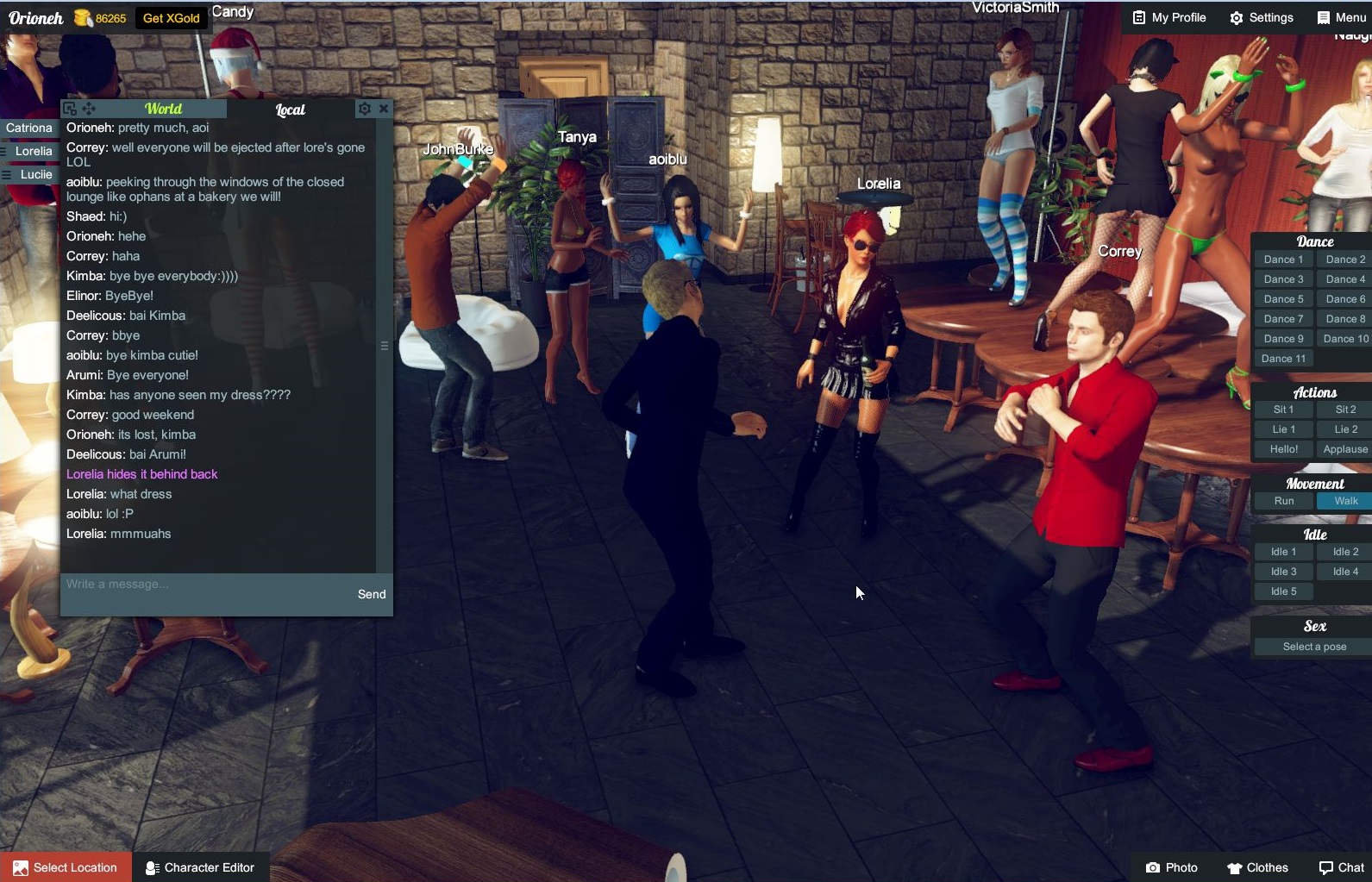
Task: Close the chat window
Action: click(384, 109)
